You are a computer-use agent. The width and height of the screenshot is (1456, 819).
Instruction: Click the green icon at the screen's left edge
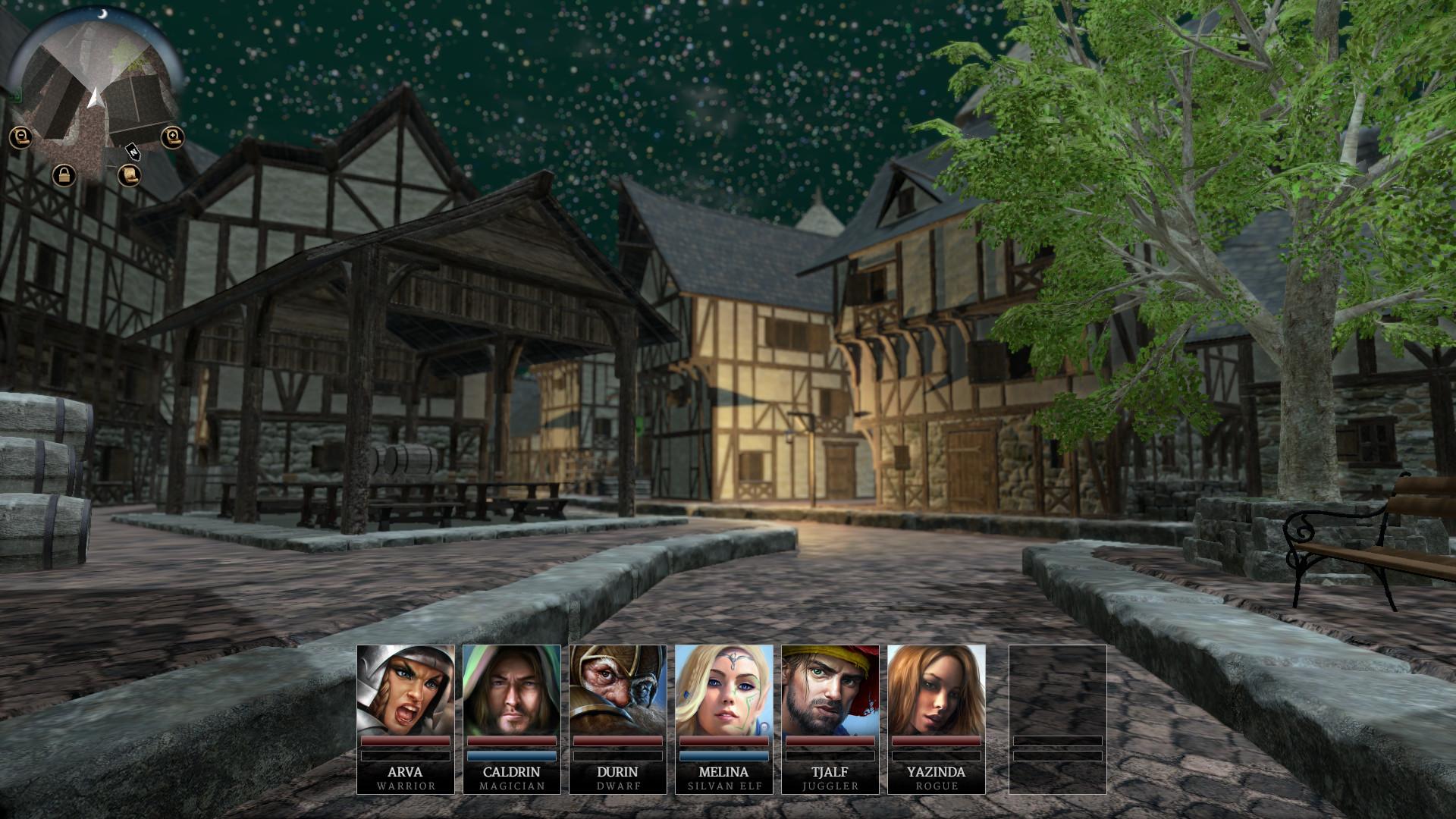coord(15,95)
